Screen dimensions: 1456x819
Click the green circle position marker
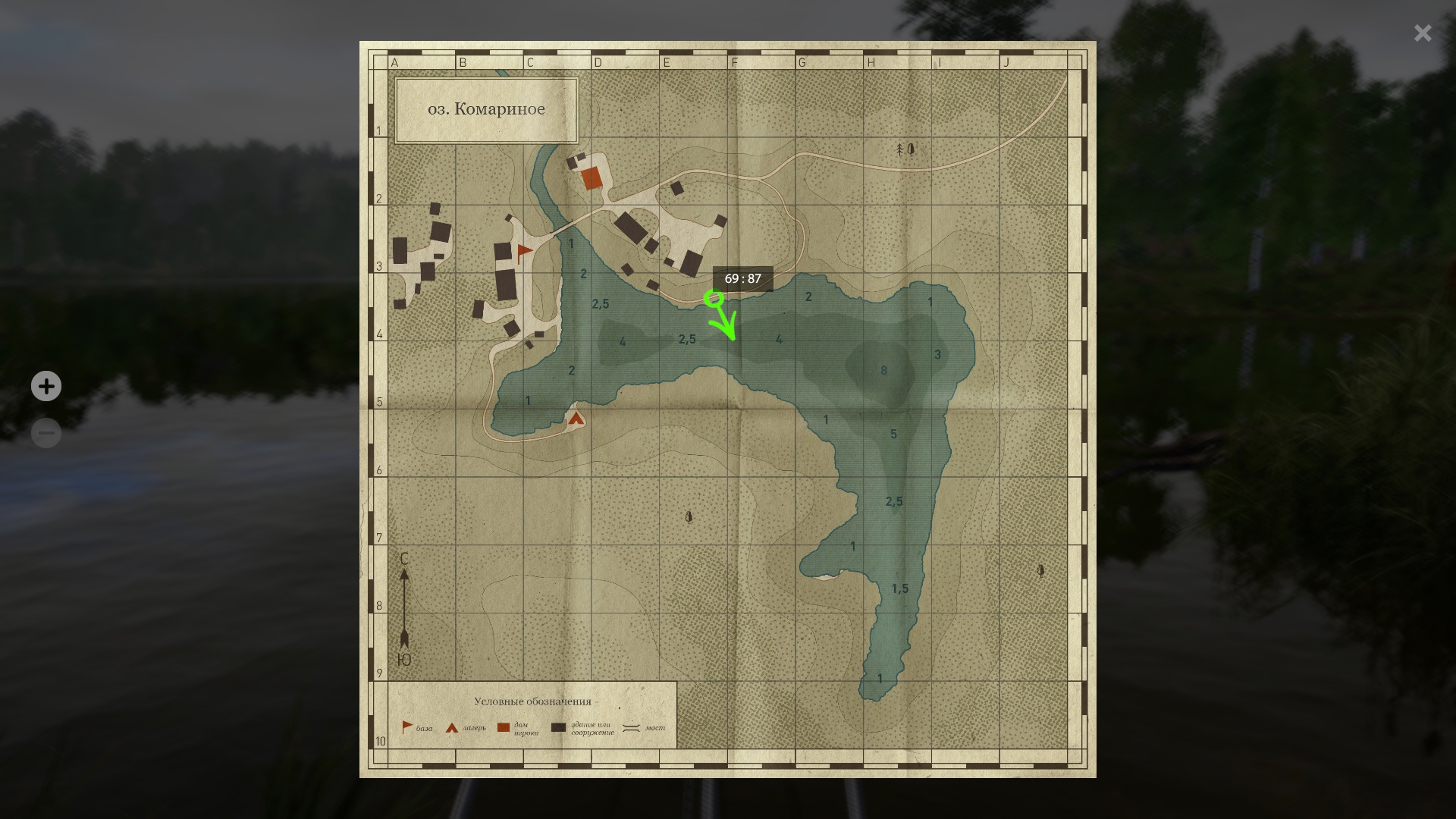713,298
